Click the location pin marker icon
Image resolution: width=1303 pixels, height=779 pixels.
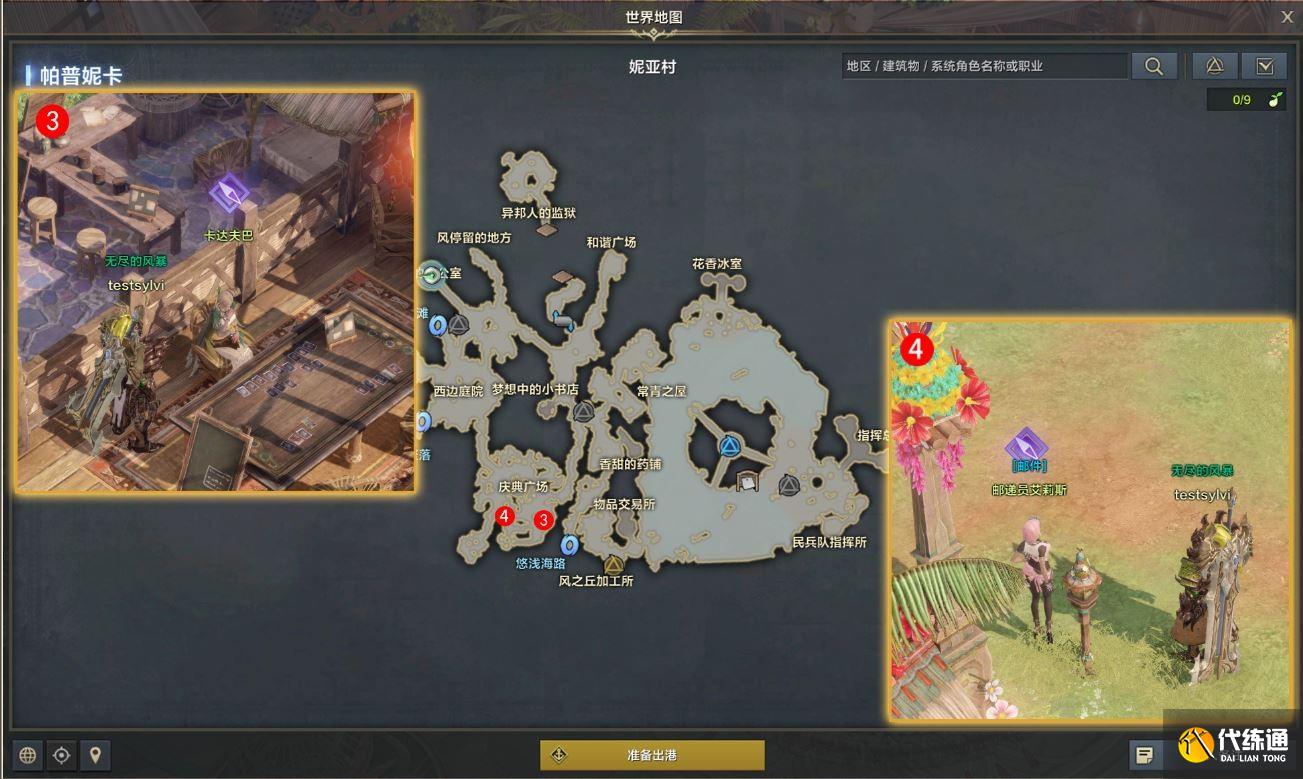point(96,755)
